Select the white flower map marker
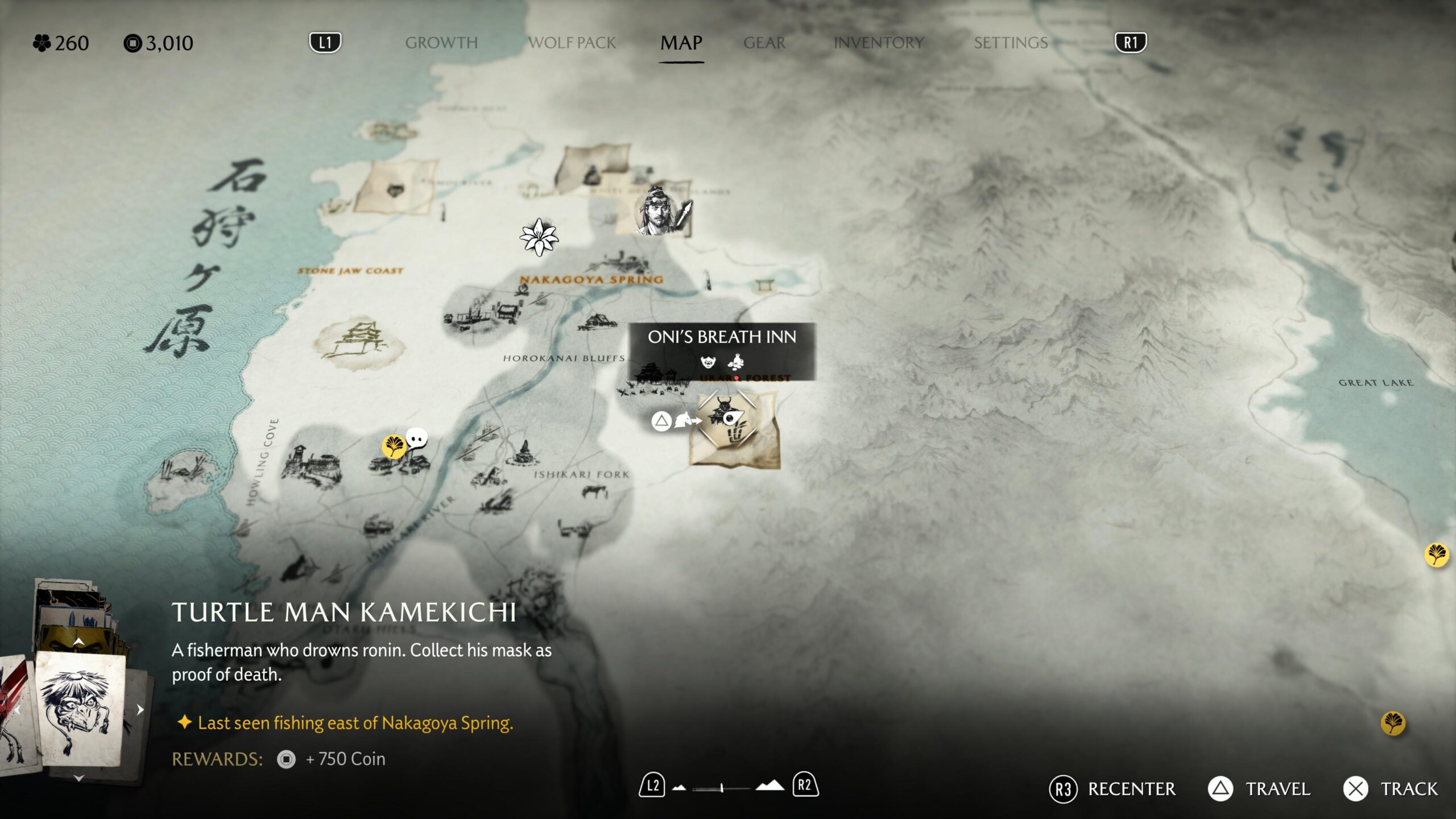Screen dimensions: 1456x819 [538, 237]
